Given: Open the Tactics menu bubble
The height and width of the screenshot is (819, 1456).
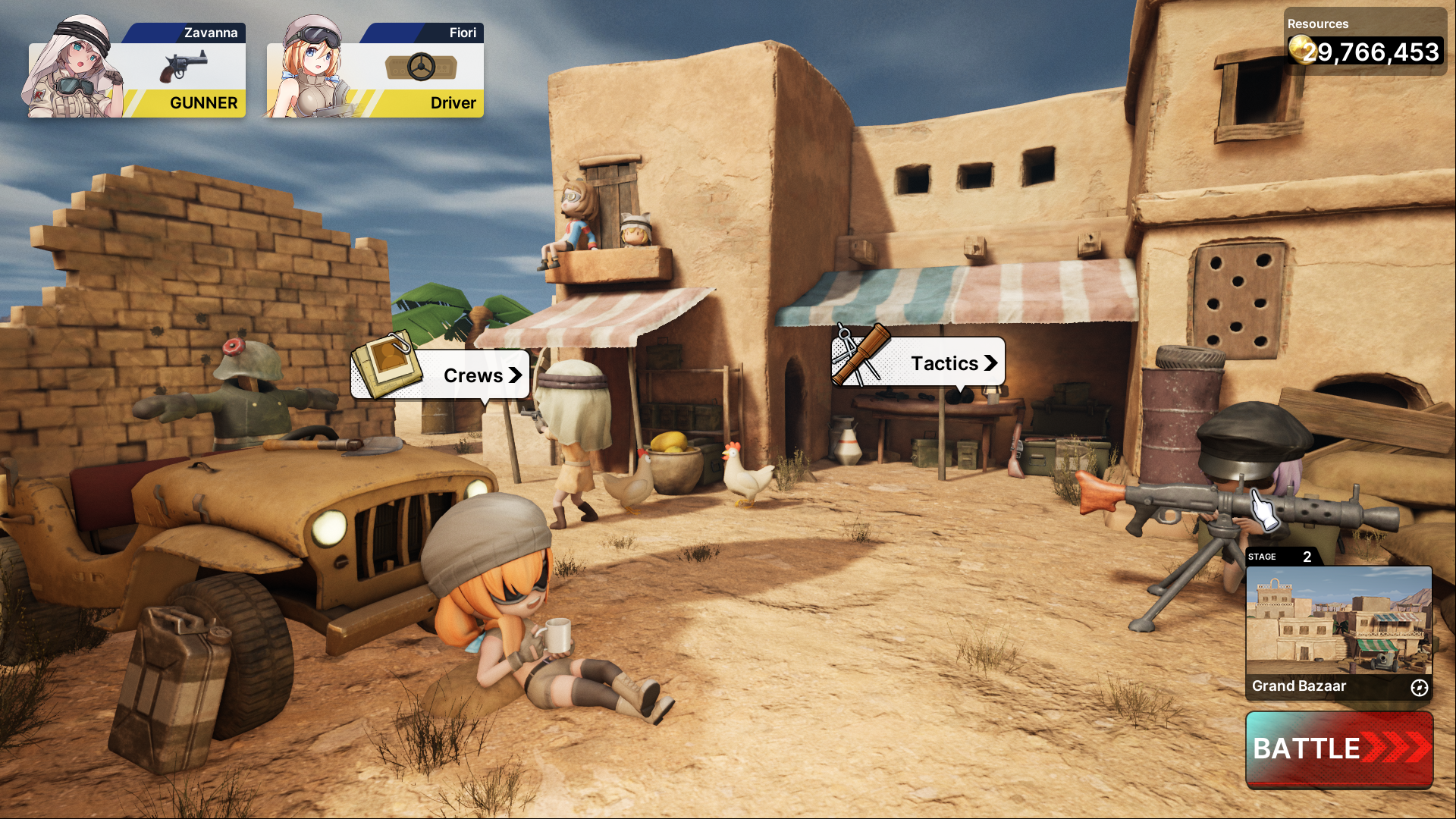Looking at the screenshot, I should point(918,362).
